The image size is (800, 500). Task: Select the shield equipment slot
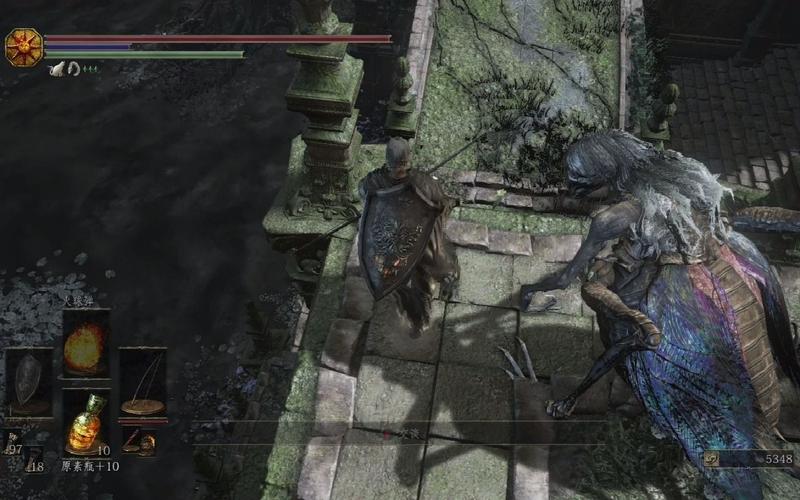[29, 382]
